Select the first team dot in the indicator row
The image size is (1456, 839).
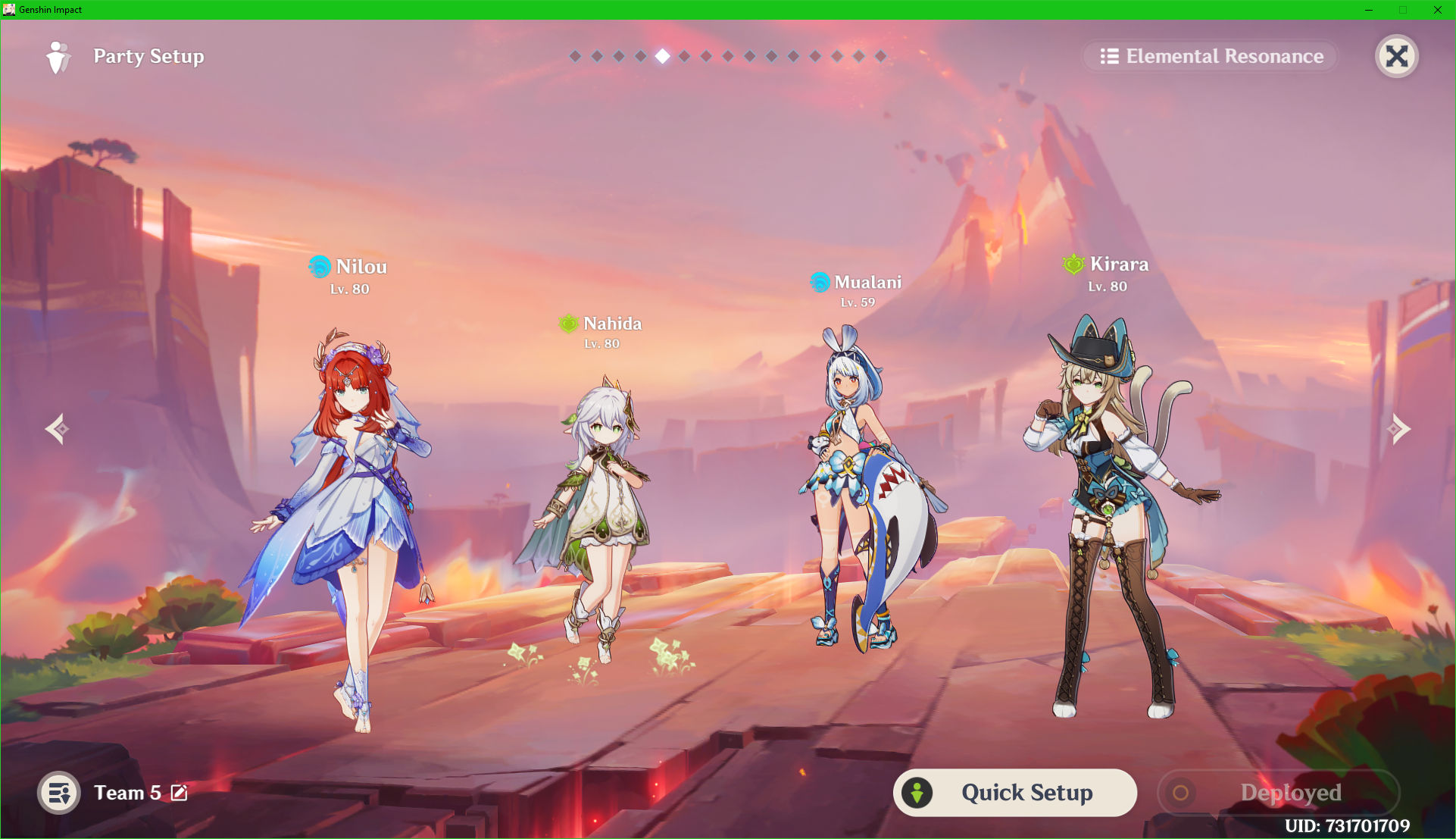click(x=576, y=55)
